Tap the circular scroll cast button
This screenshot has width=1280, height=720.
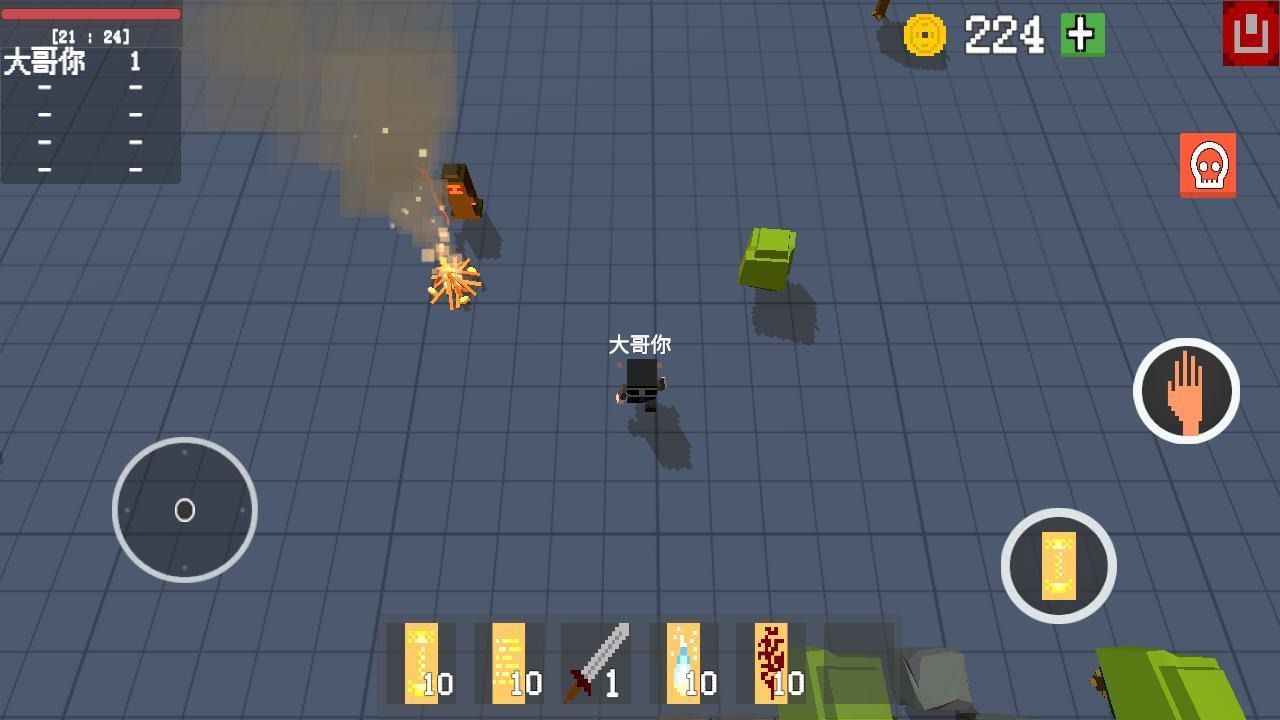coord(1059,565)
